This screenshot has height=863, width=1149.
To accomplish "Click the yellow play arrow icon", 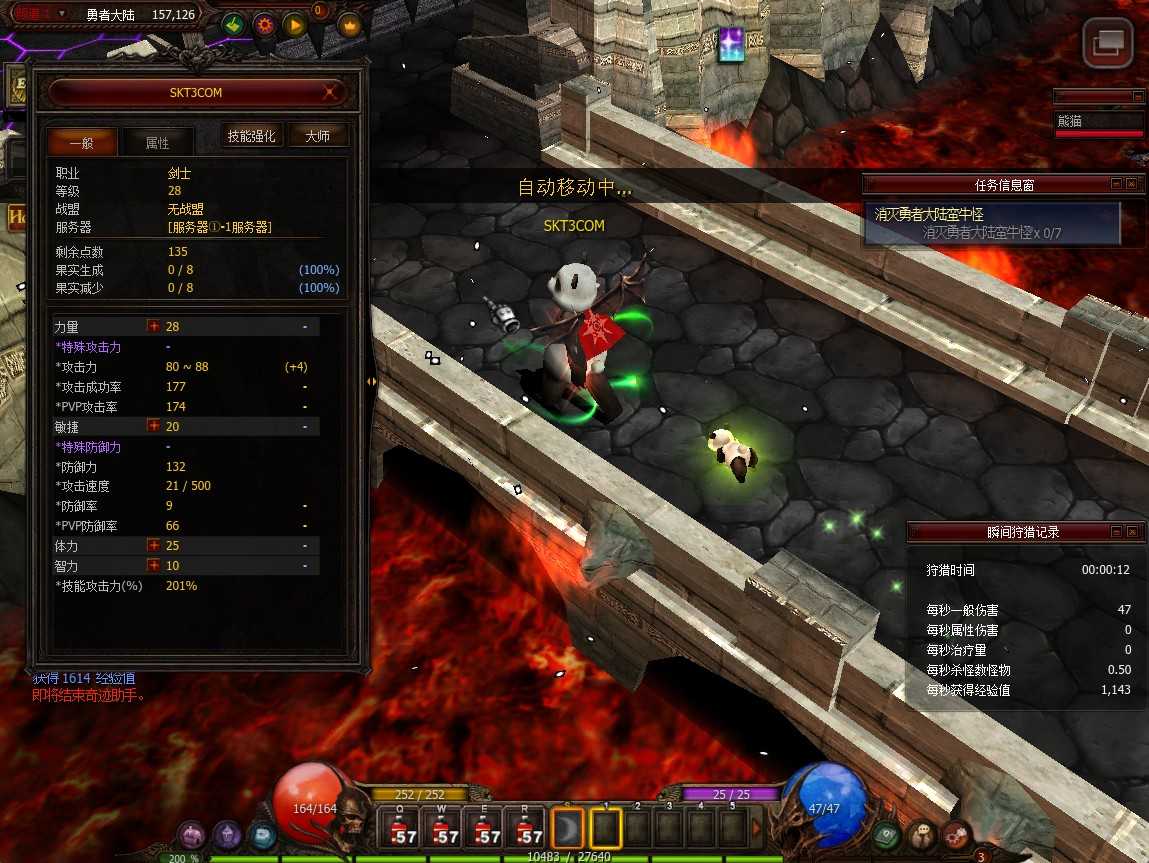I will pyautogui.click(x=294, y=24).
